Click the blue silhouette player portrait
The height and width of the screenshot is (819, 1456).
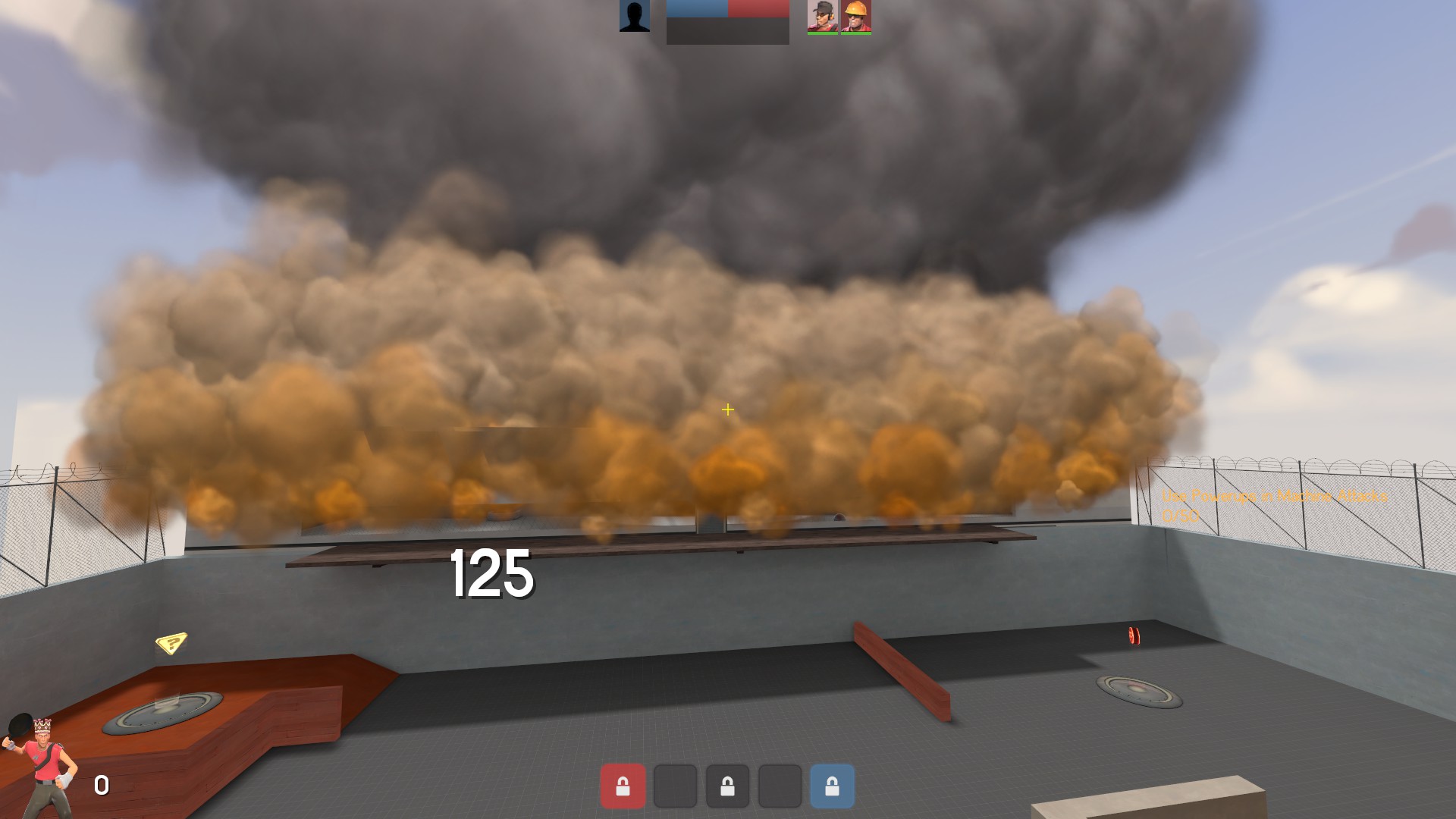[635, 16]
